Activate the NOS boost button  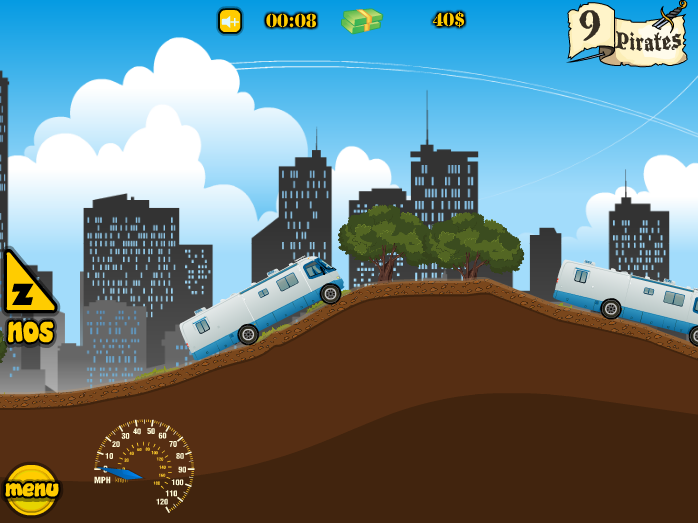click(26, 297)
